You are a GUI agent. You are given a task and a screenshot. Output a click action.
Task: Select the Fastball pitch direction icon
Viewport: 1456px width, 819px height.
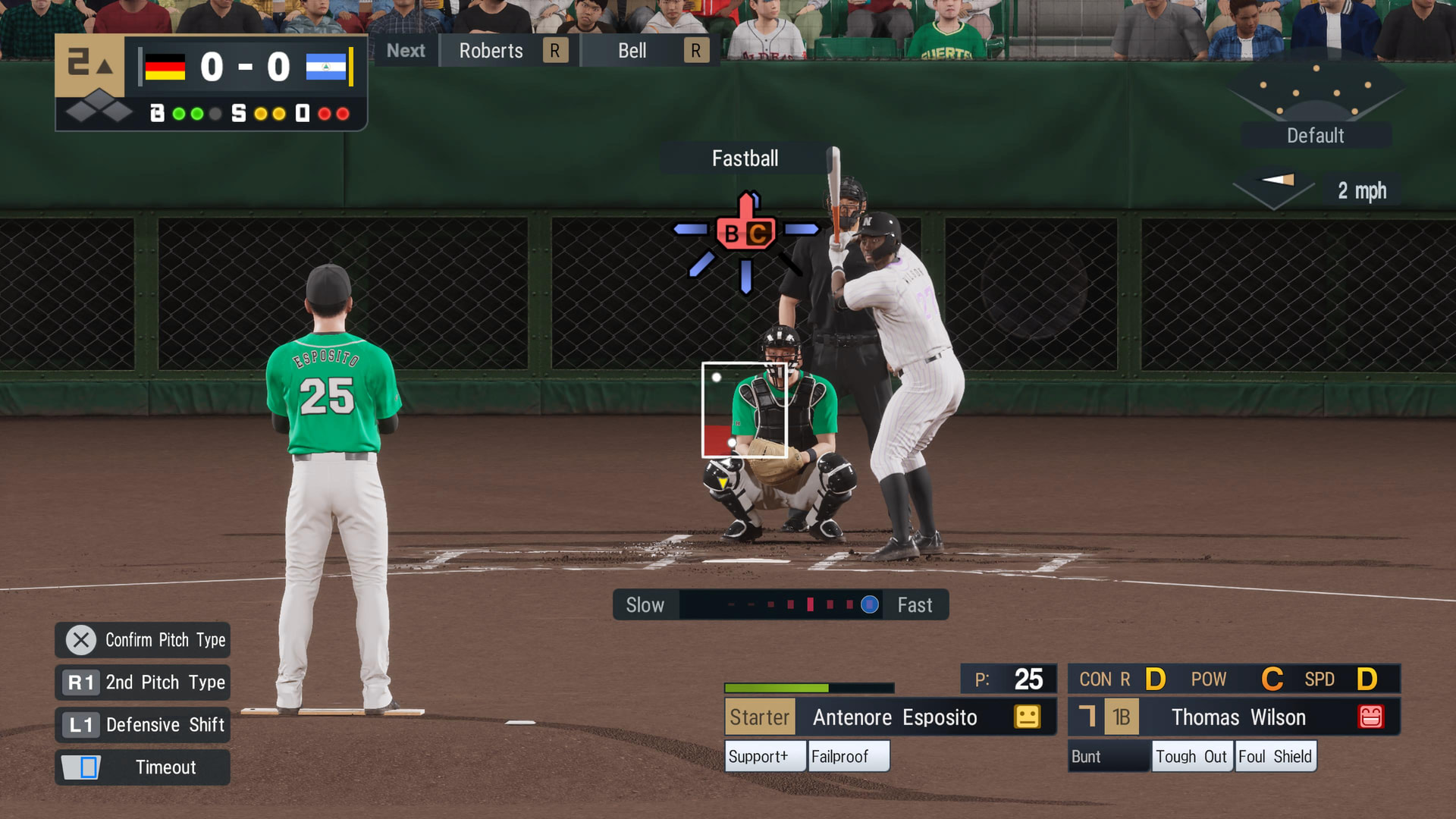(746, 234)
